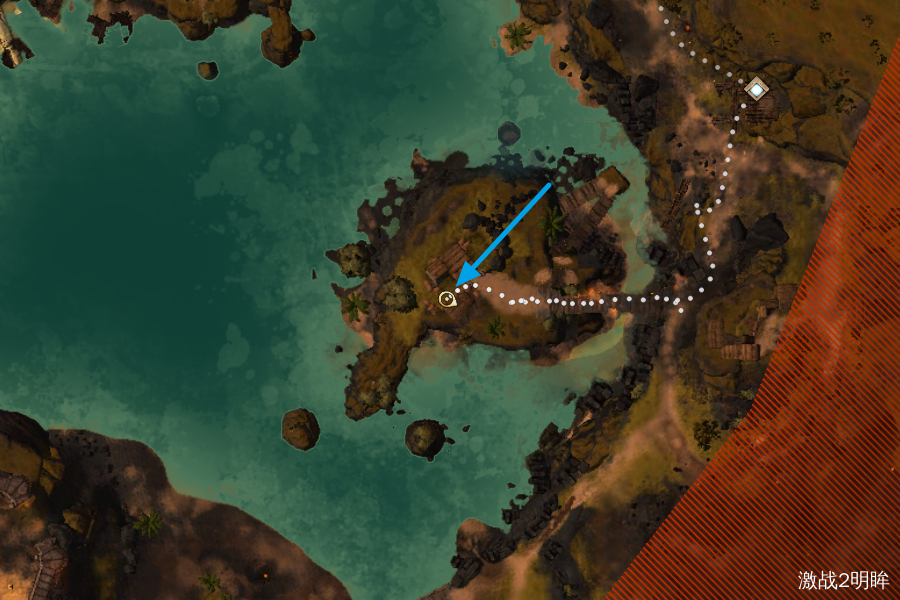The height and width of the screenshot is (600, 900).
Task: Click the circled destination marker on the island
Action: point(447,298)
